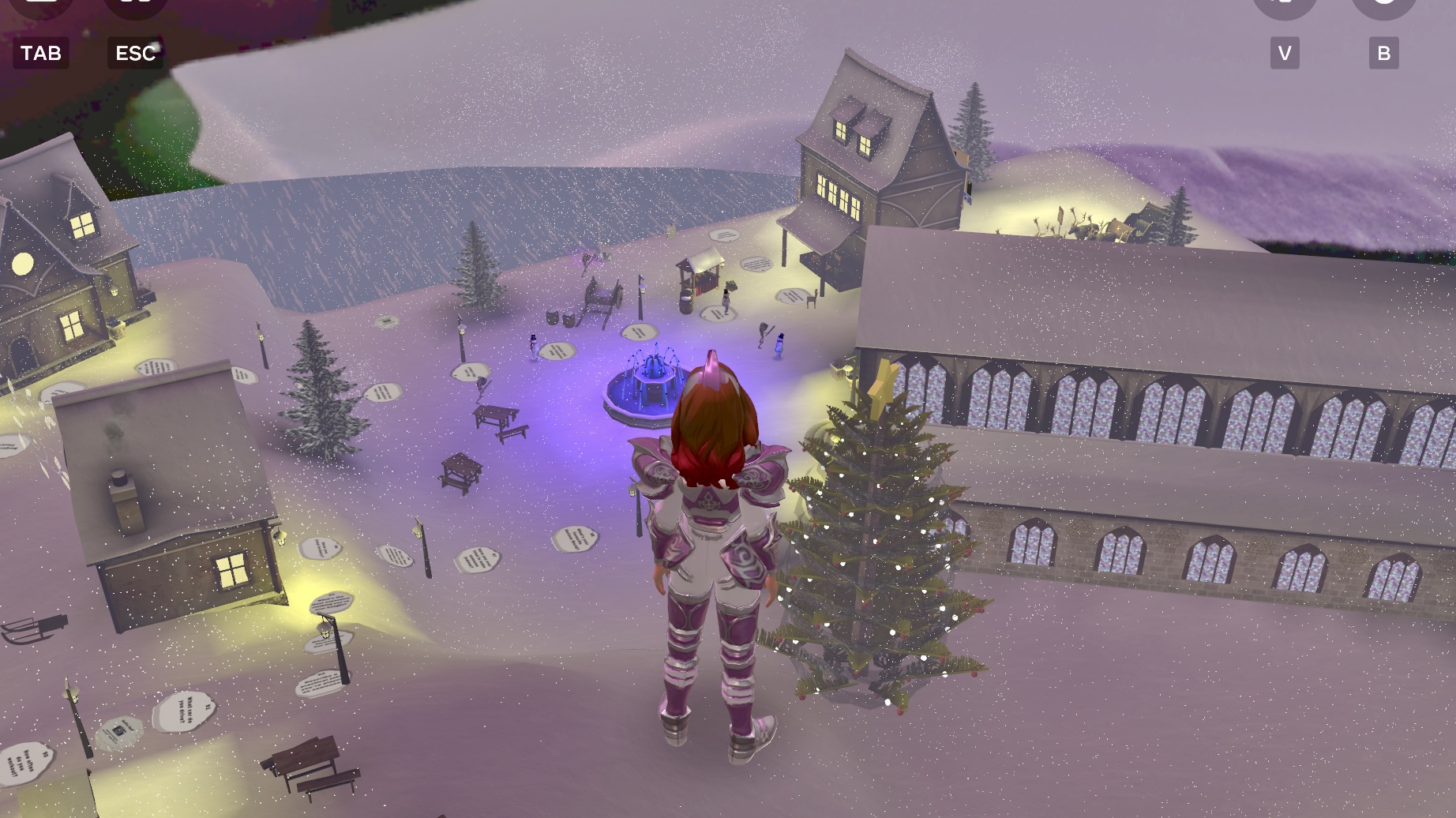This screenshot has width=1456, height=818.
Task: Open the round menu button above ESC
Action: (136, 5)
